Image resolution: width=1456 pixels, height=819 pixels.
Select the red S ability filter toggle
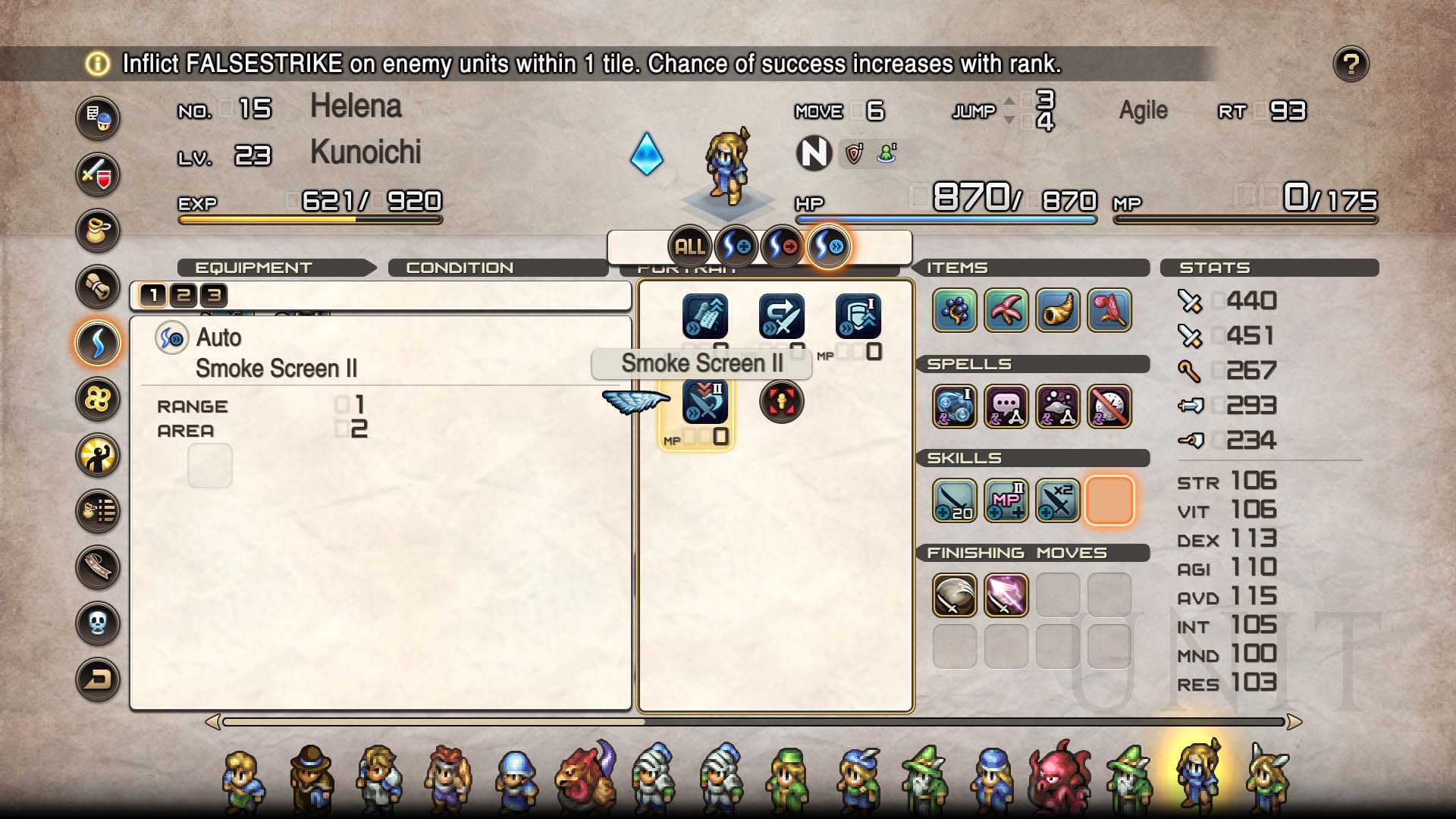pyautogui.click(x=782, y=246)
